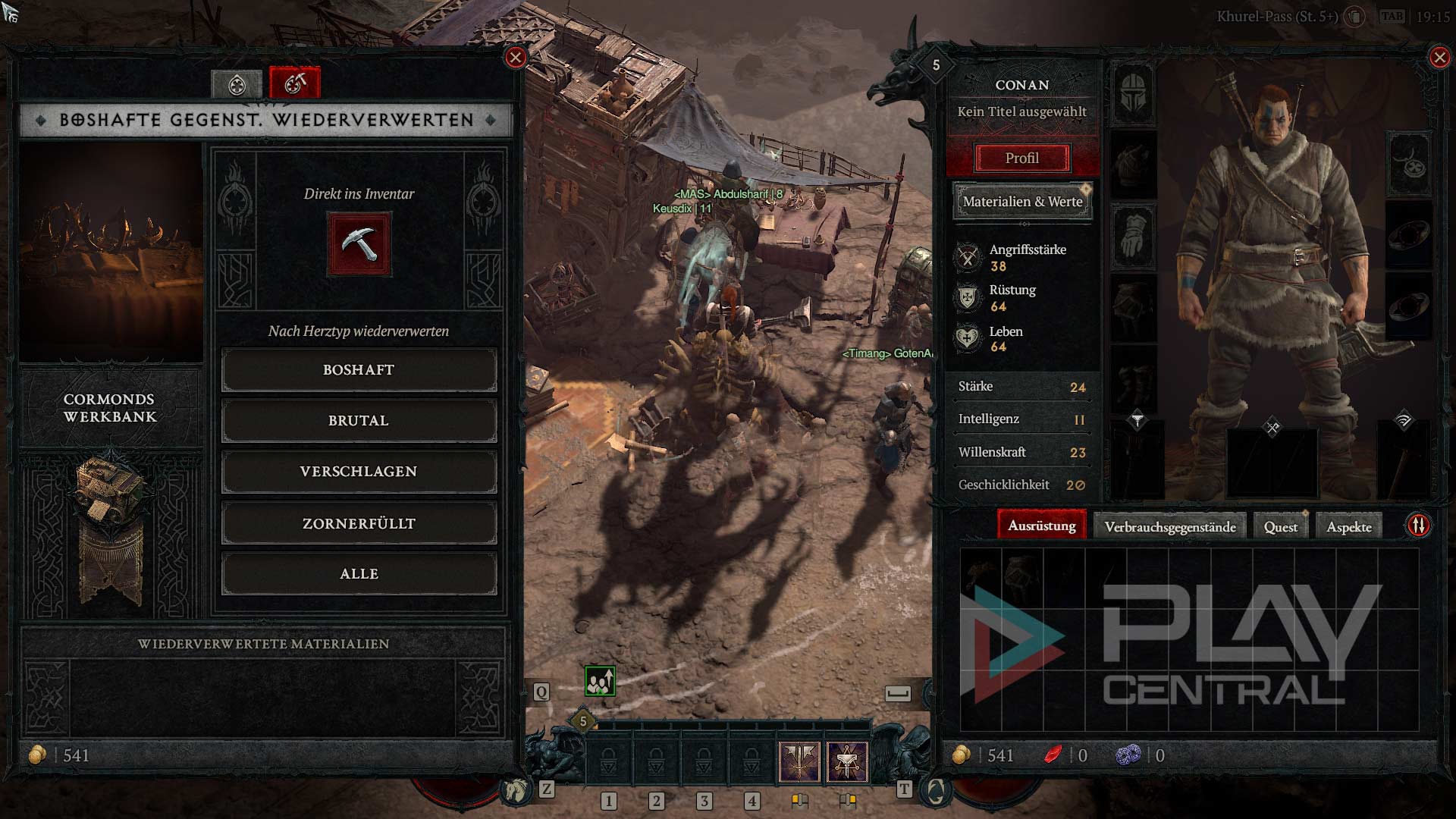Click the pickaxe salvage icon
This screenshot has height=819, width=1456.
click(359, 244)
